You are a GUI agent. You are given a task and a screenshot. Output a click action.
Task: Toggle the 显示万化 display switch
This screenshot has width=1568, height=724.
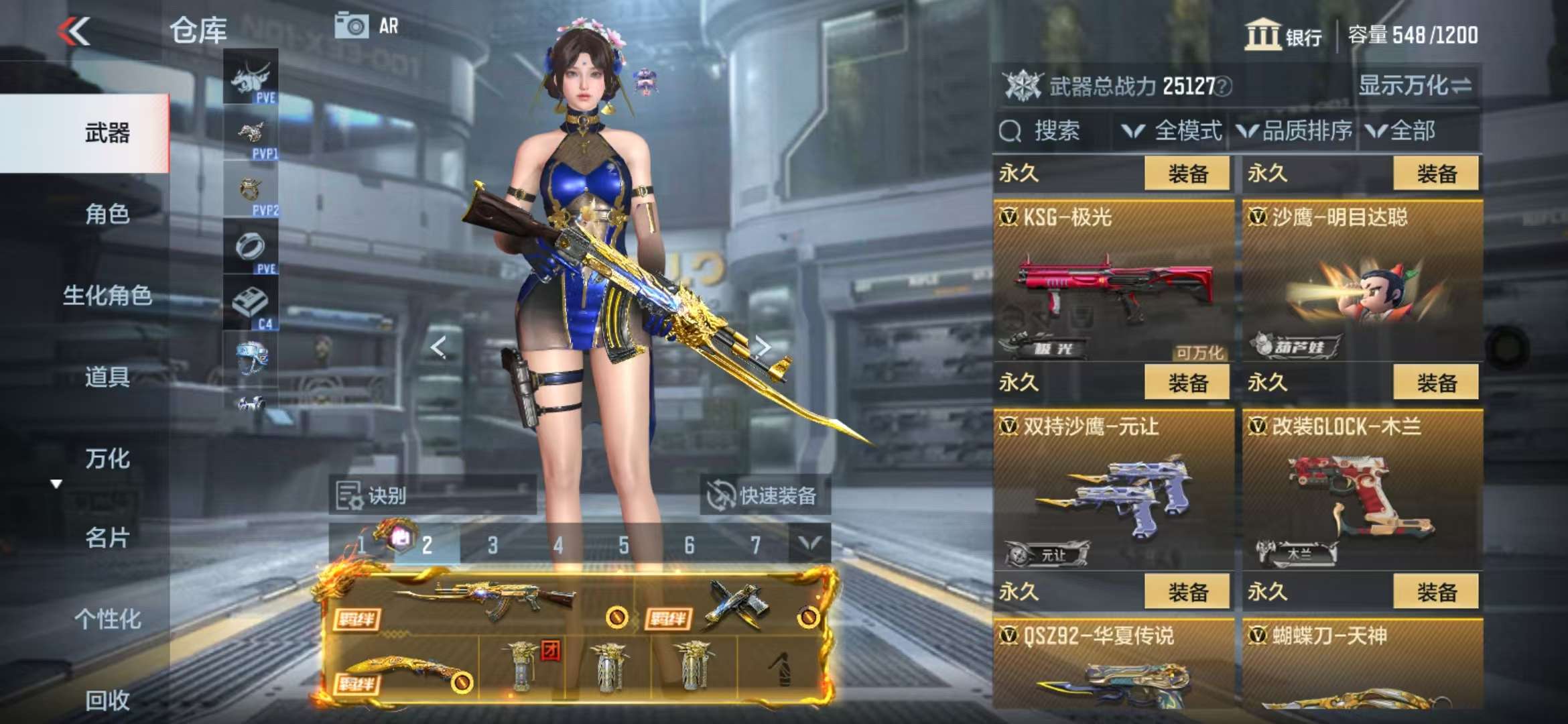[1414, 86]
